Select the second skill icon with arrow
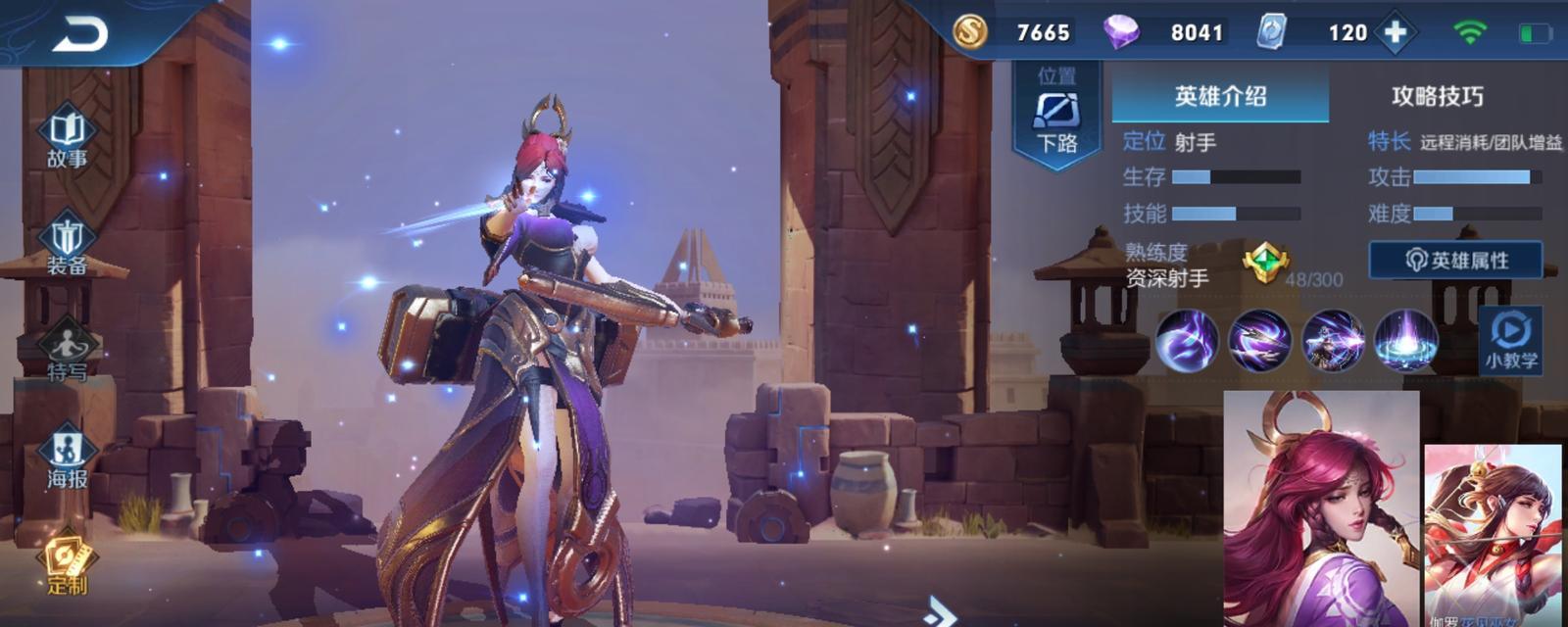The width and height of the screenshot is (1568, 627). [1259, 341]
